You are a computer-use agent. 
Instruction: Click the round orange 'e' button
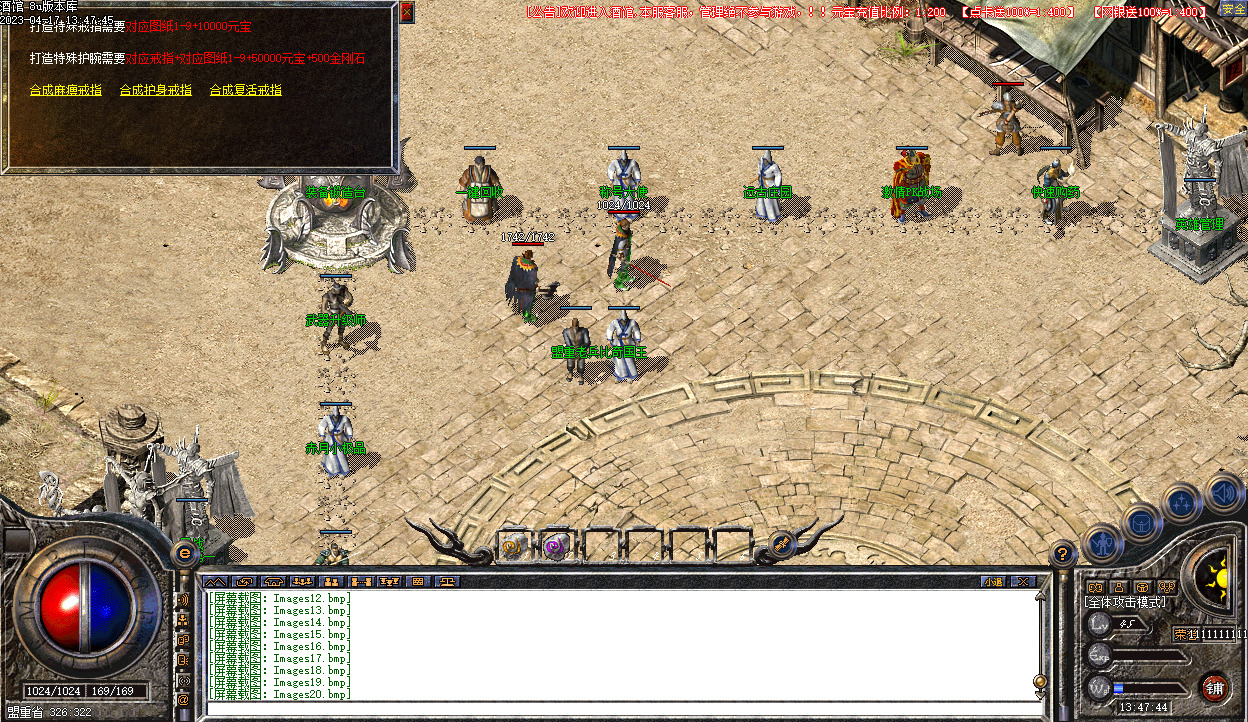coord(185,552)
